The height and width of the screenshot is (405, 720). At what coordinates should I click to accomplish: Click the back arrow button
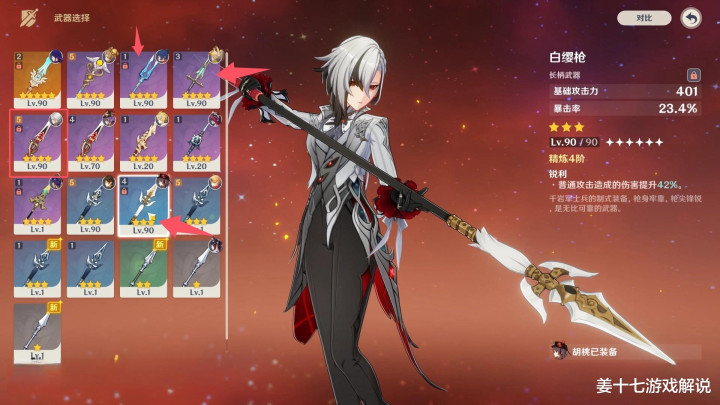pyautogui.click(x=690, y=18)
